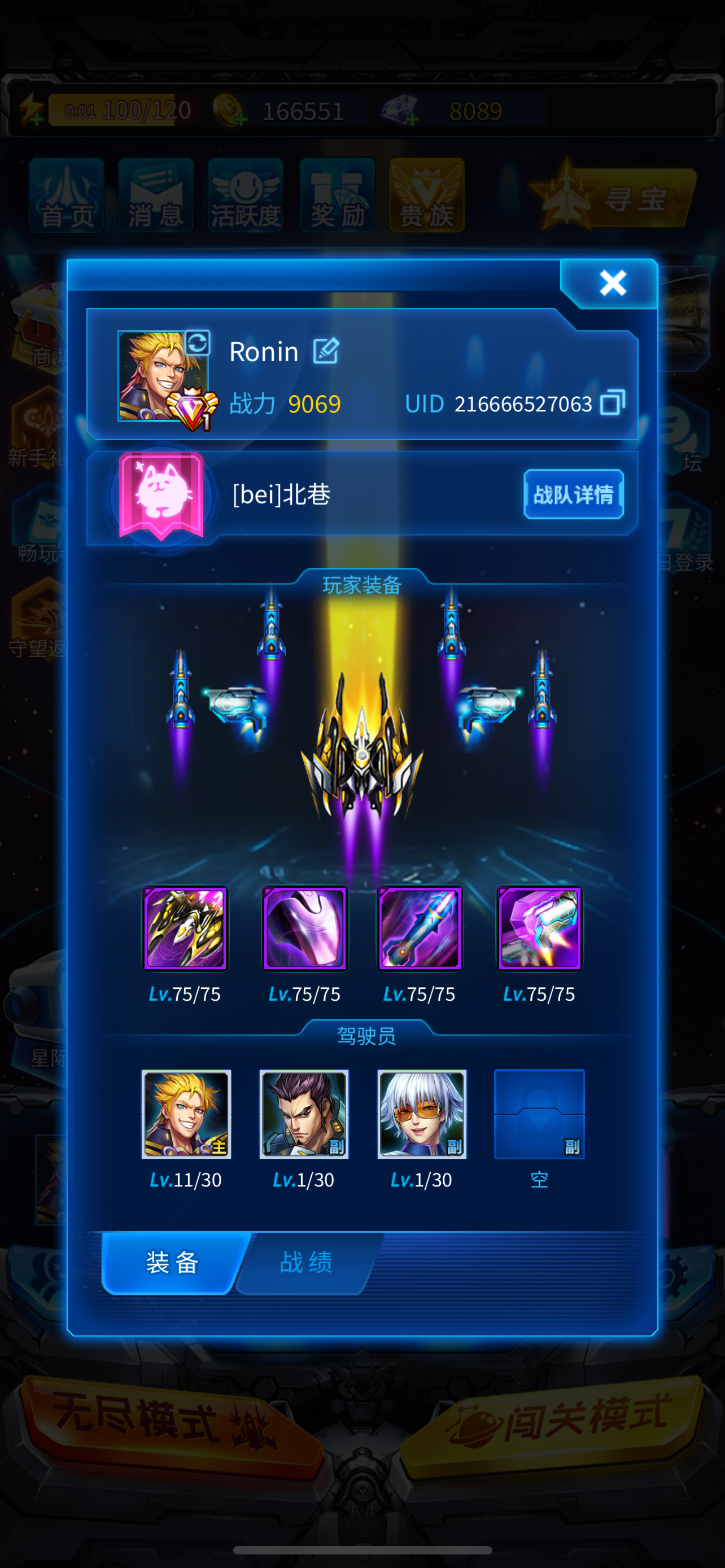Open the 首页 home icon
The width and height of the screenshot is (725, 1568).
65,196
